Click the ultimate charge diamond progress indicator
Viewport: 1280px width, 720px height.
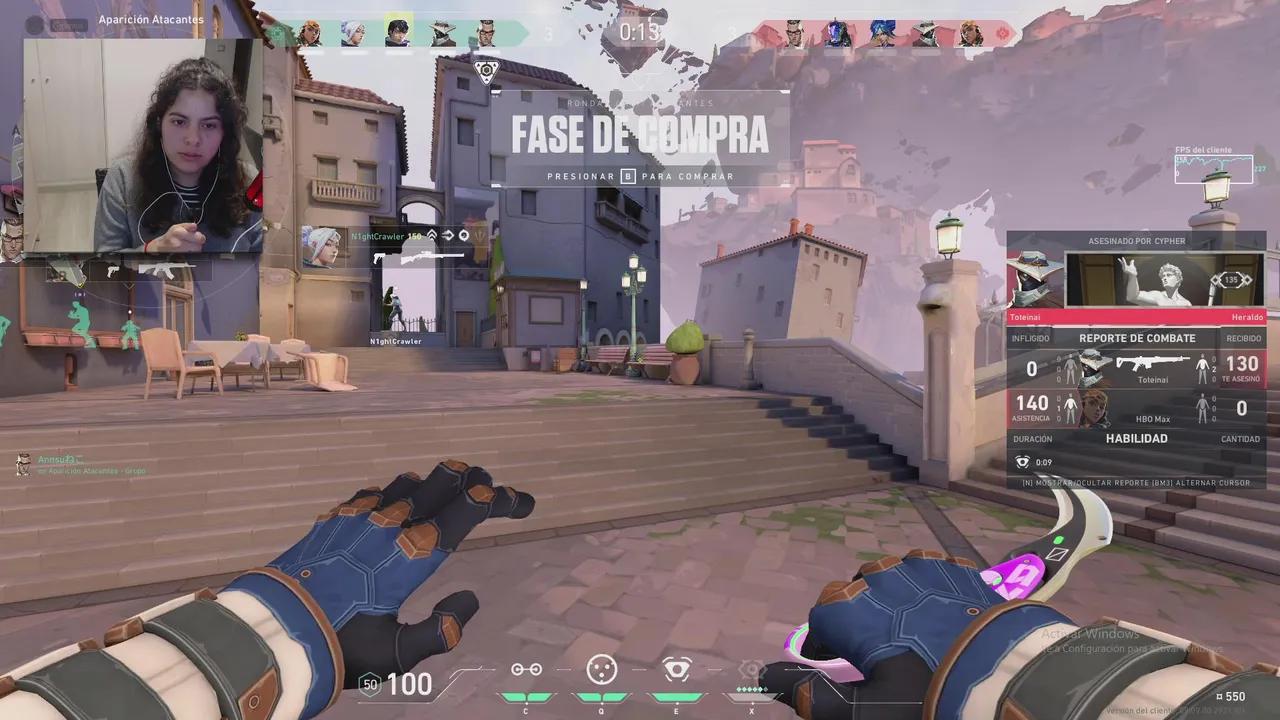(x=753, y=688)
